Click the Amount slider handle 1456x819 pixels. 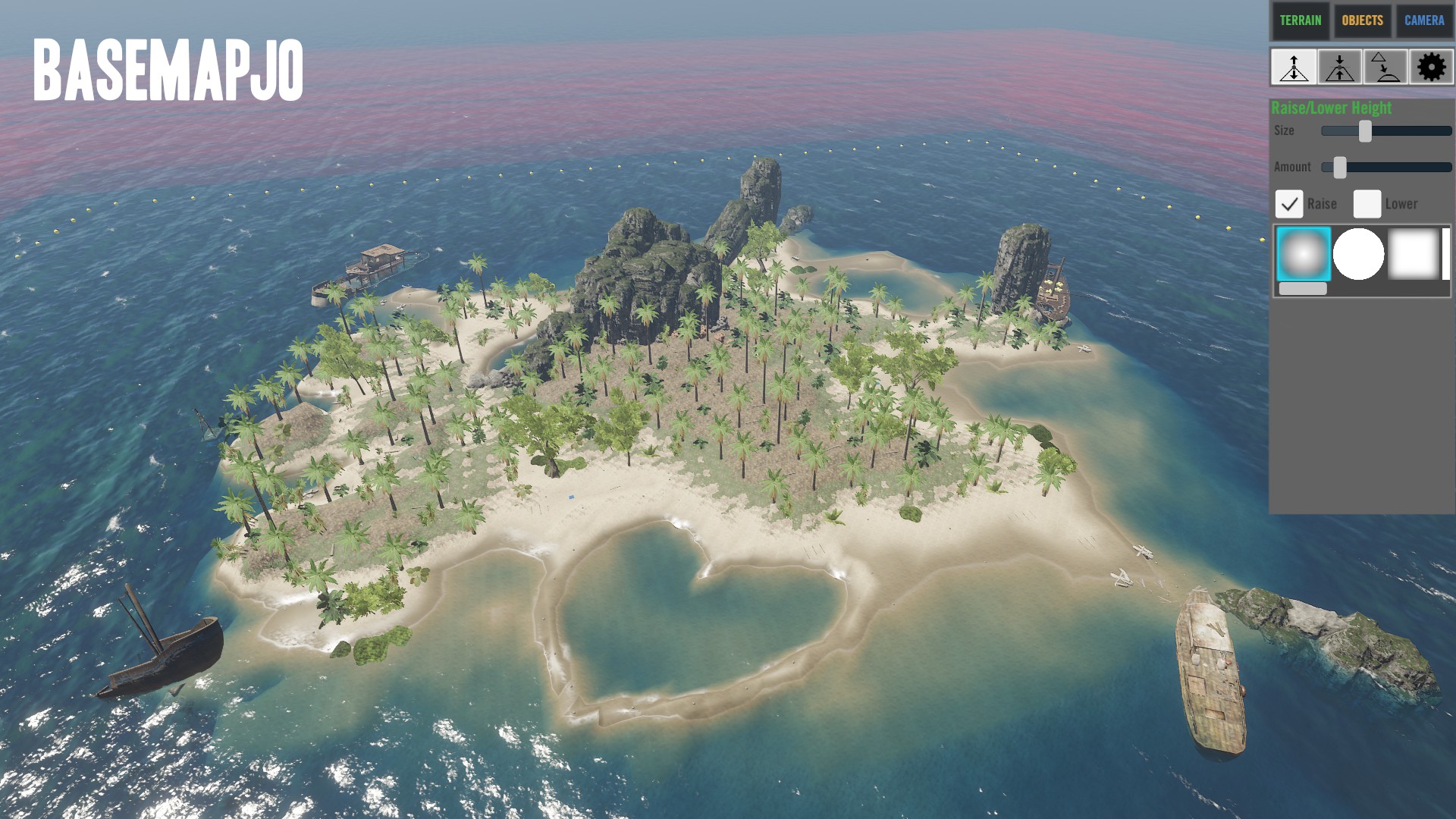point(1340,168)
